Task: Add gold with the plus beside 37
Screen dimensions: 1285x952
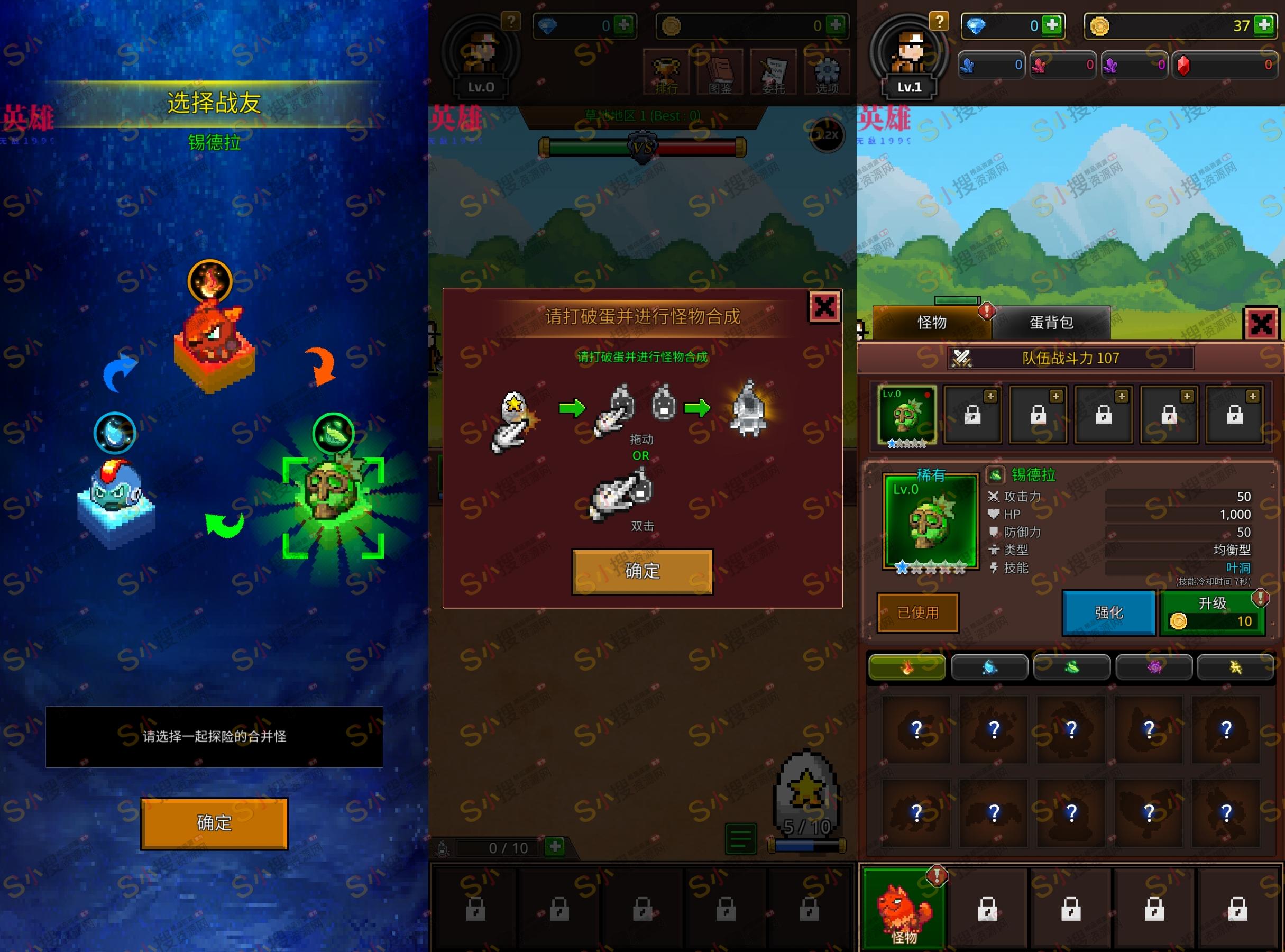Action: click(1264, 25)
